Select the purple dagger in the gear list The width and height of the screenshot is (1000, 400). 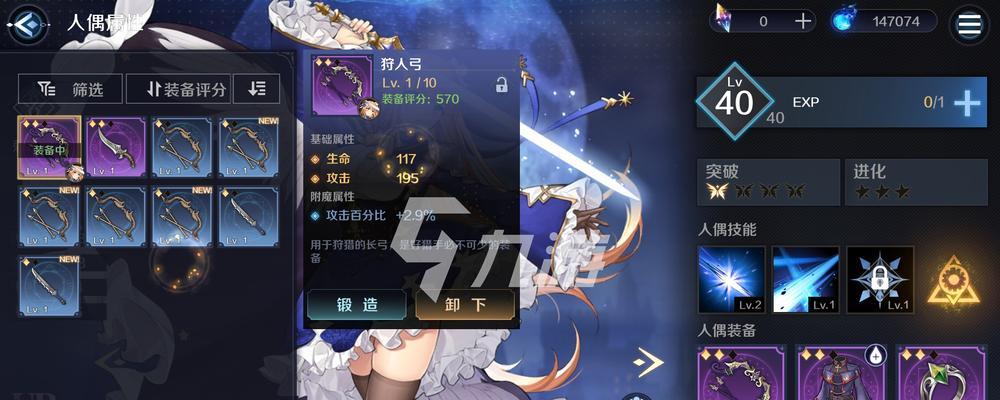pos(116,147)
